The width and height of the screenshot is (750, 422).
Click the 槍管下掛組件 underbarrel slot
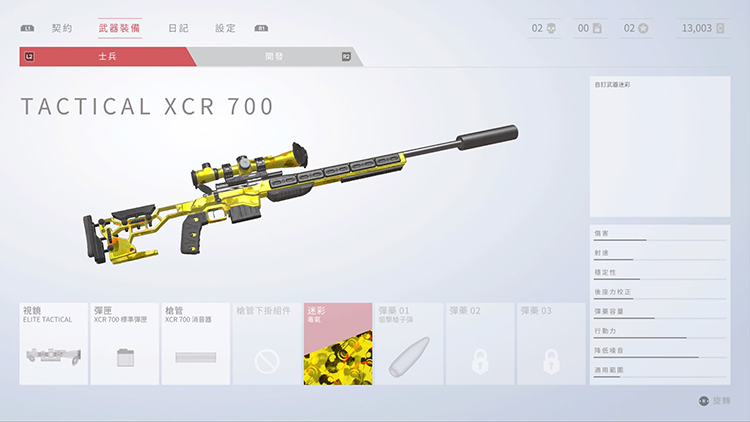click(267, 344)
